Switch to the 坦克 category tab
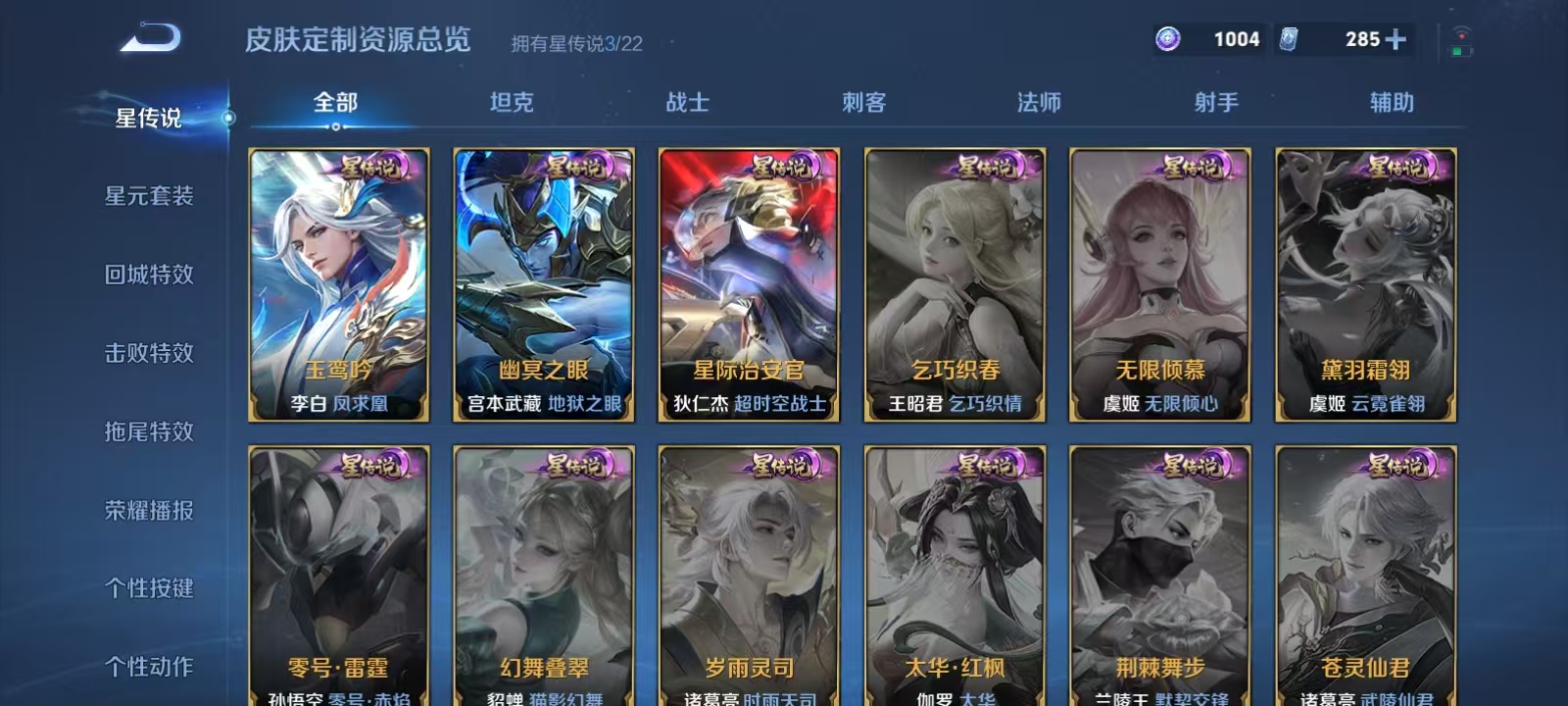Viewport: 1568px width, 706px height. pyautogui.click(x=509, y=101)
